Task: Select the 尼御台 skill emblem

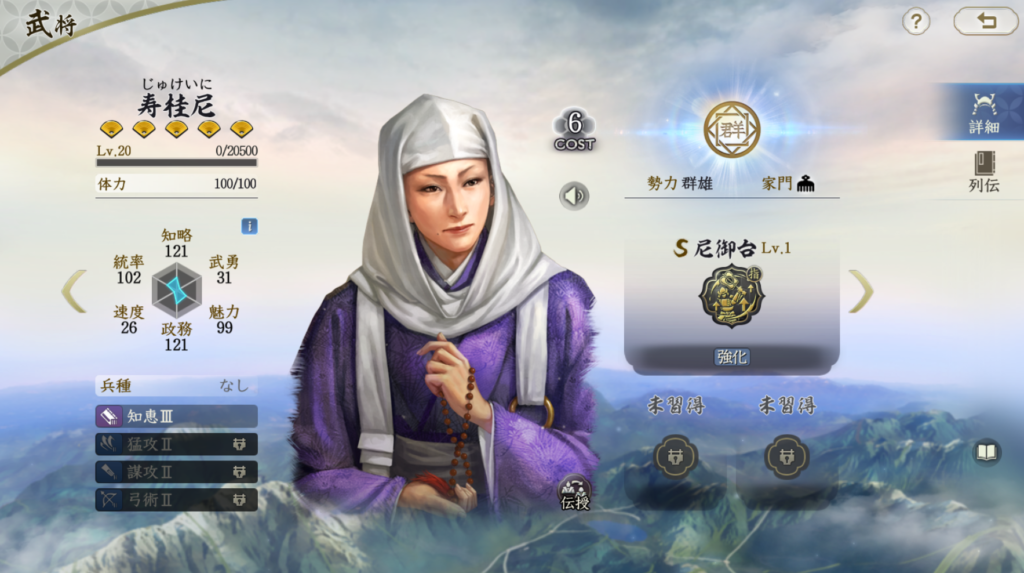Action: click(731, 296)
